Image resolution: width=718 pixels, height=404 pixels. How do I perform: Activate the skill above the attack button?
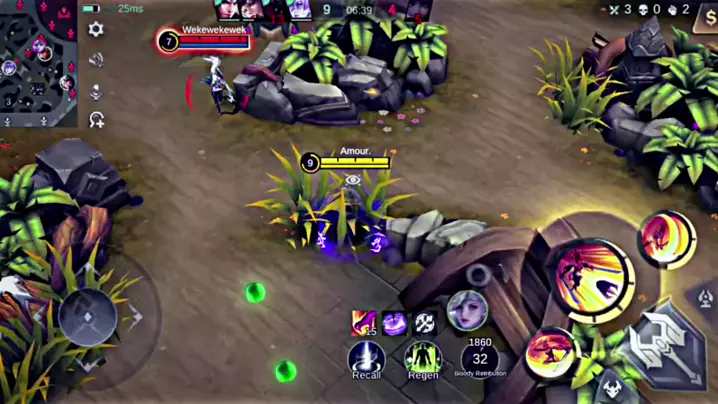click(x=666, y=238)
